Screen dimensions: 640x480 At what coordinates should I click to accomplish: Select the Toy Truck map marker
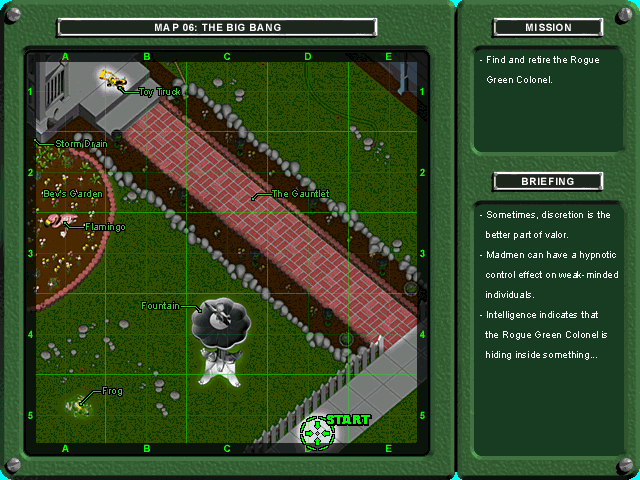coord(114,77)
